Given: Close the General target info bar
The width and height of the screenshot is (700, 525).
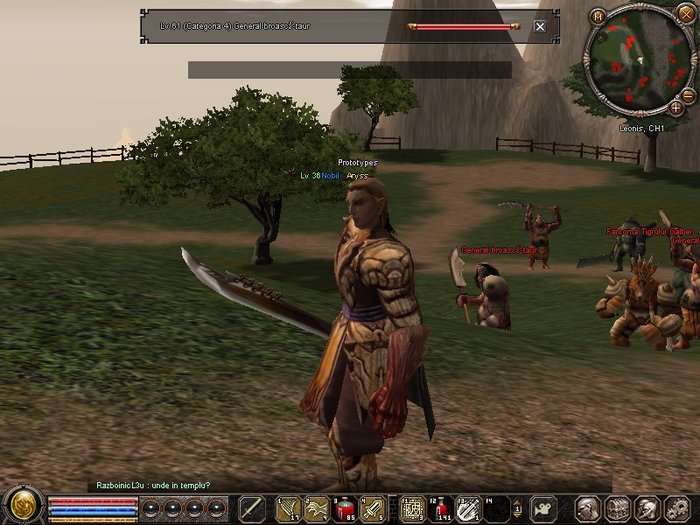Looking at the screenshot, I should 540,26.
